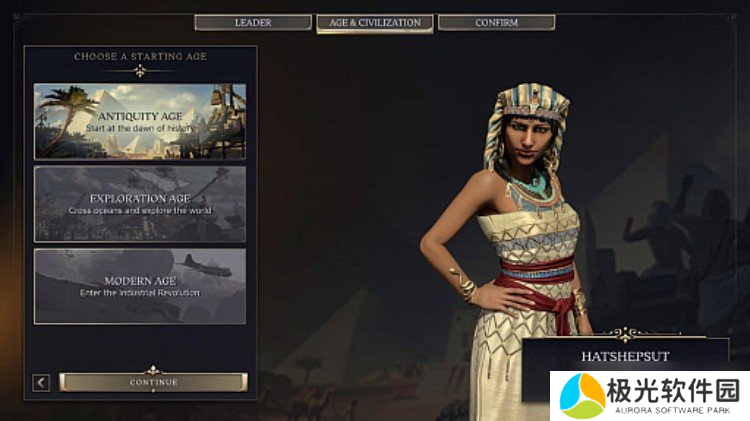This screenshot has width=750, height=421.
Task: Choose the Antiquity Age starting age
Action: (140, 122)
